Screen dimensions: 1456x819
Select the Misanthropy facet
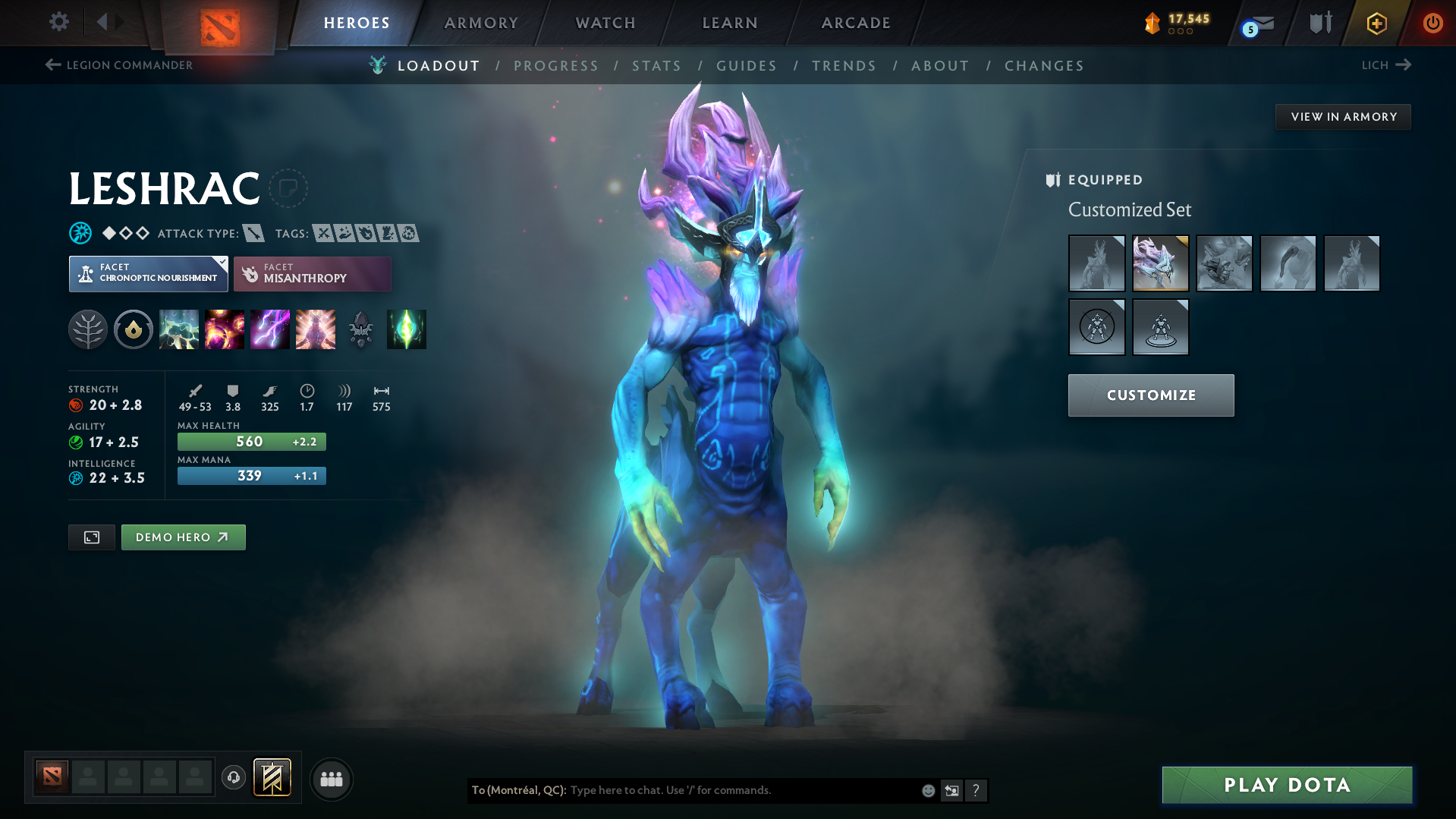[312, 273]
